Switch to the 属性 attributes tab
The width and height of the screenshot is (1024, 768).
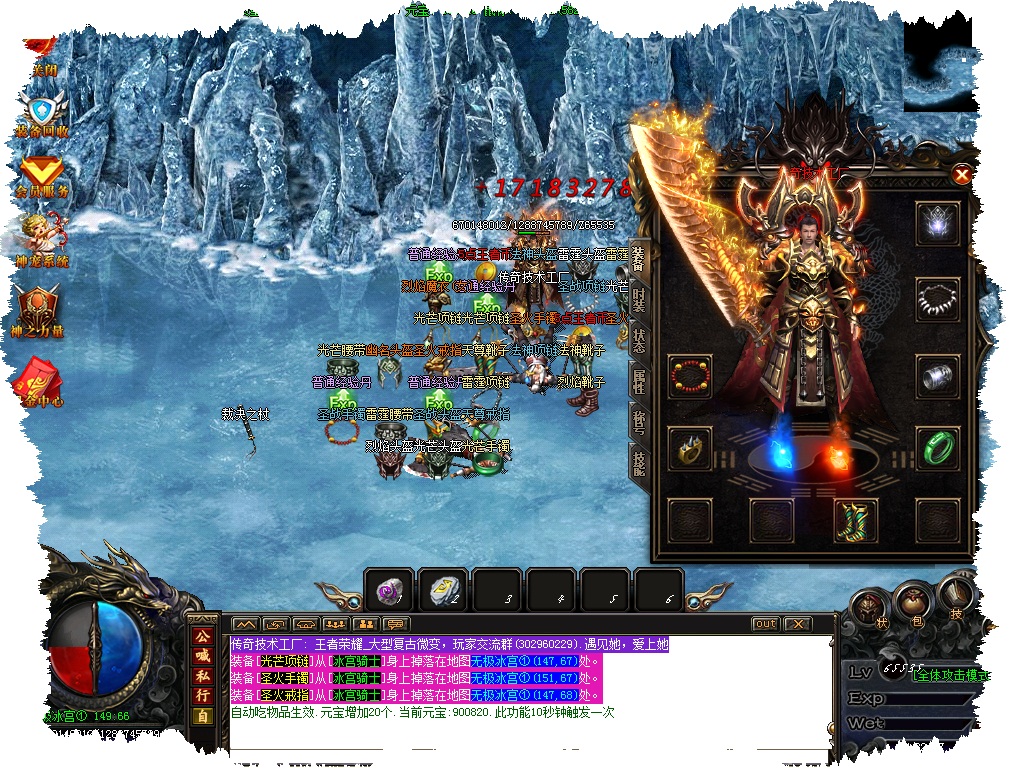640,379
